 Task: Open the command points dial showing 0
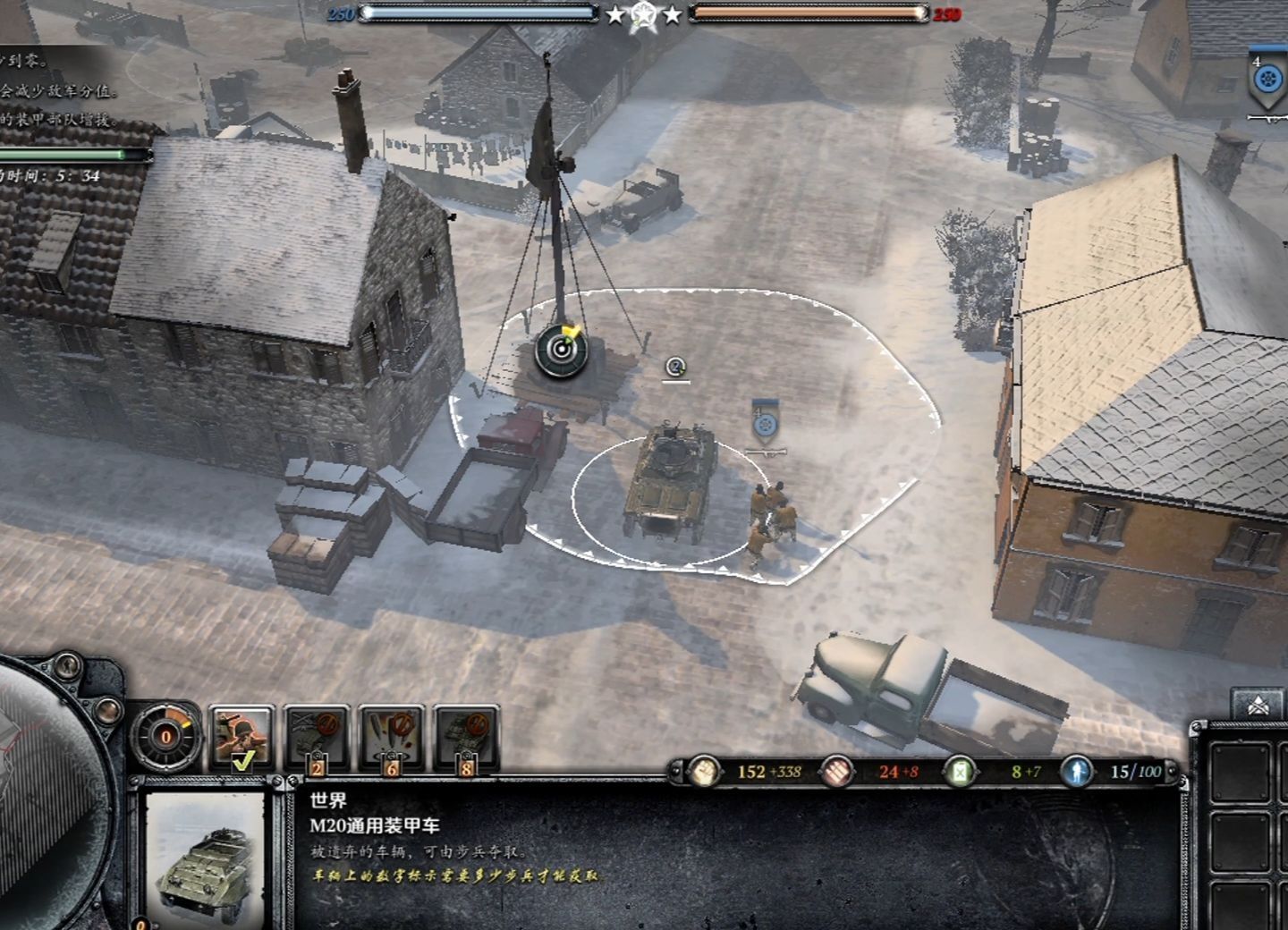pos(166,737)
